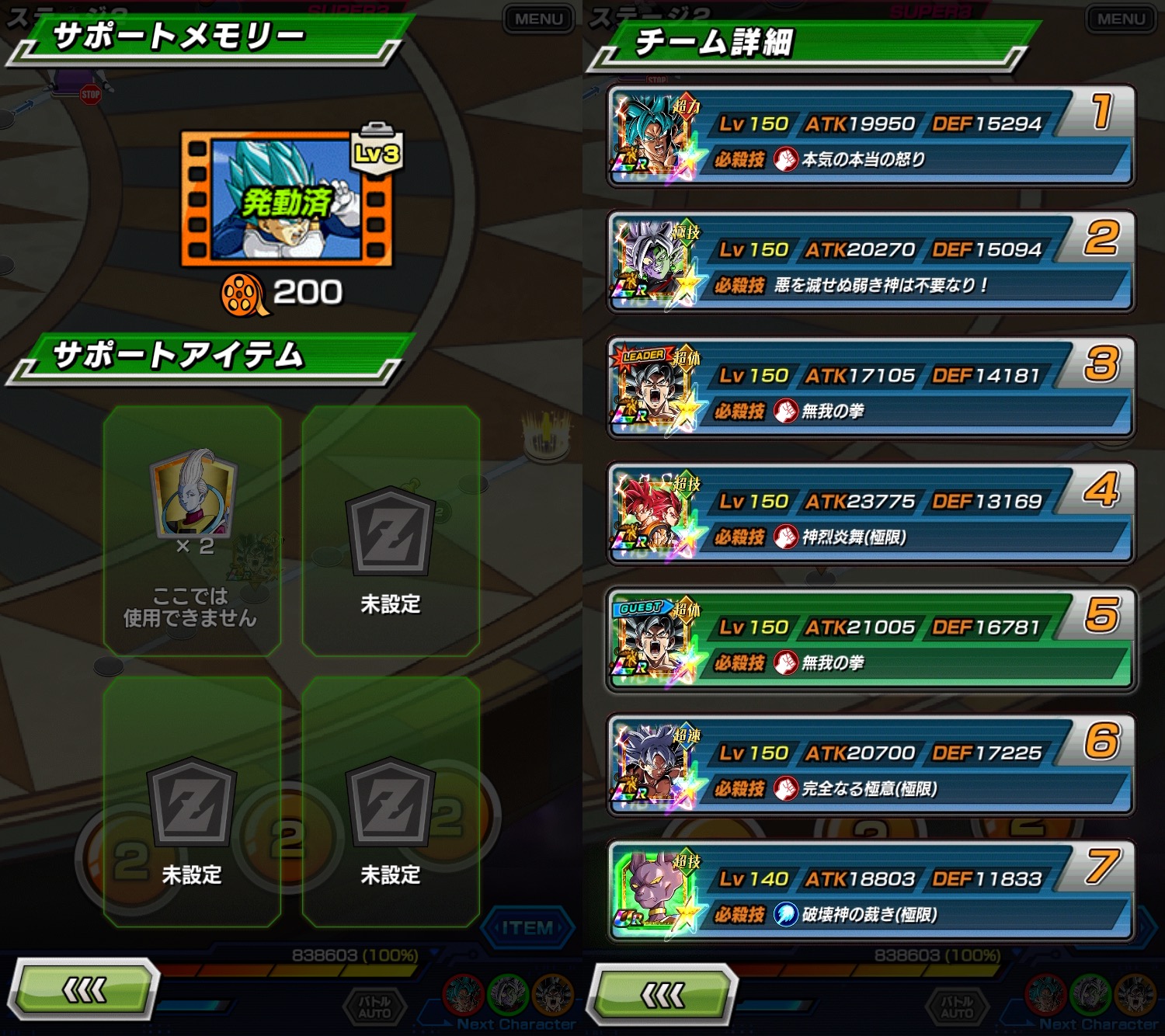Choose the LEADER character row numbered 3

tap(870, 390)
